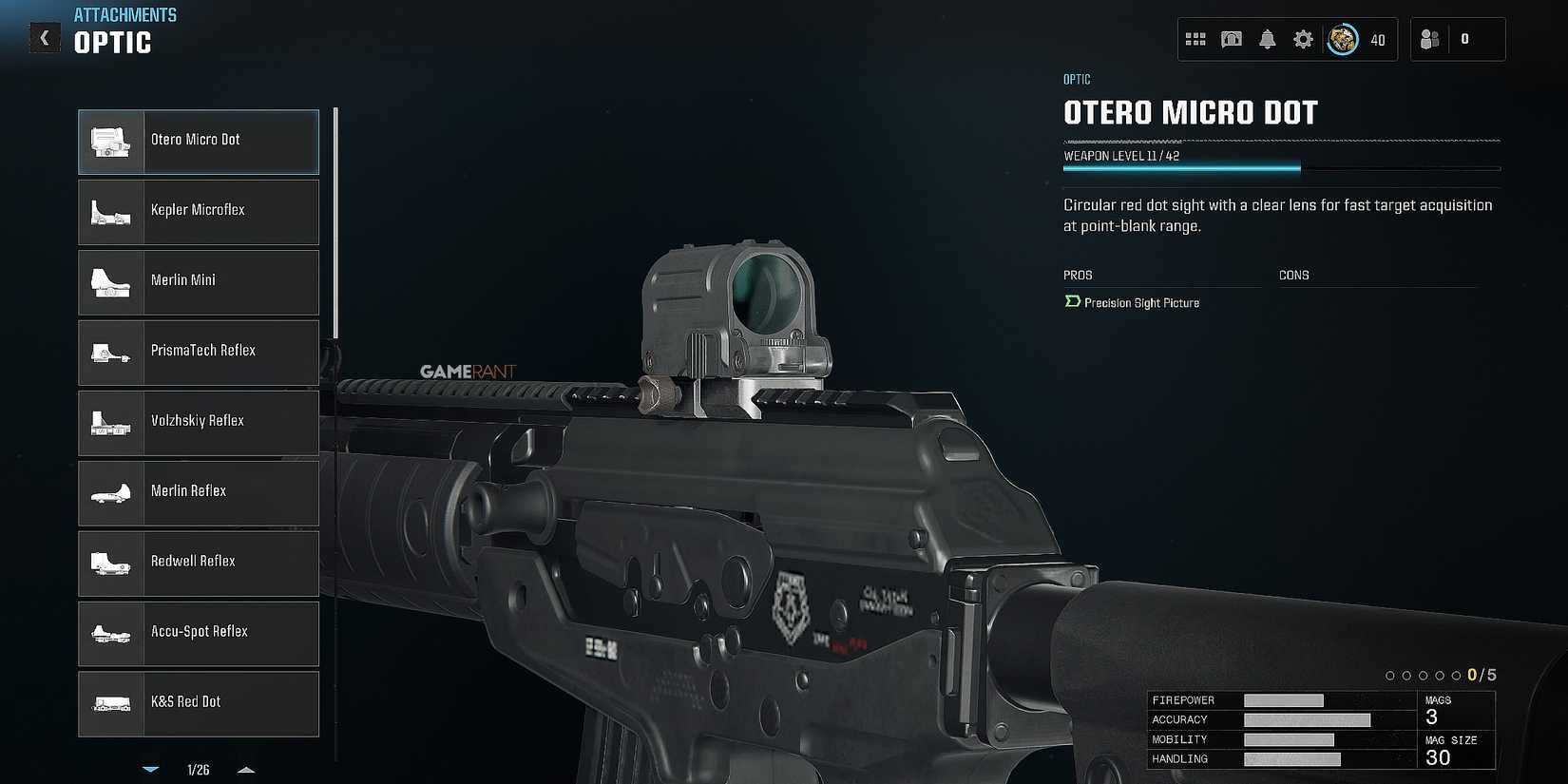The height and width of the screenshot is (784, 1568).
Task: Open notifications via the bell icon
Action: [x=1267, y=39]
